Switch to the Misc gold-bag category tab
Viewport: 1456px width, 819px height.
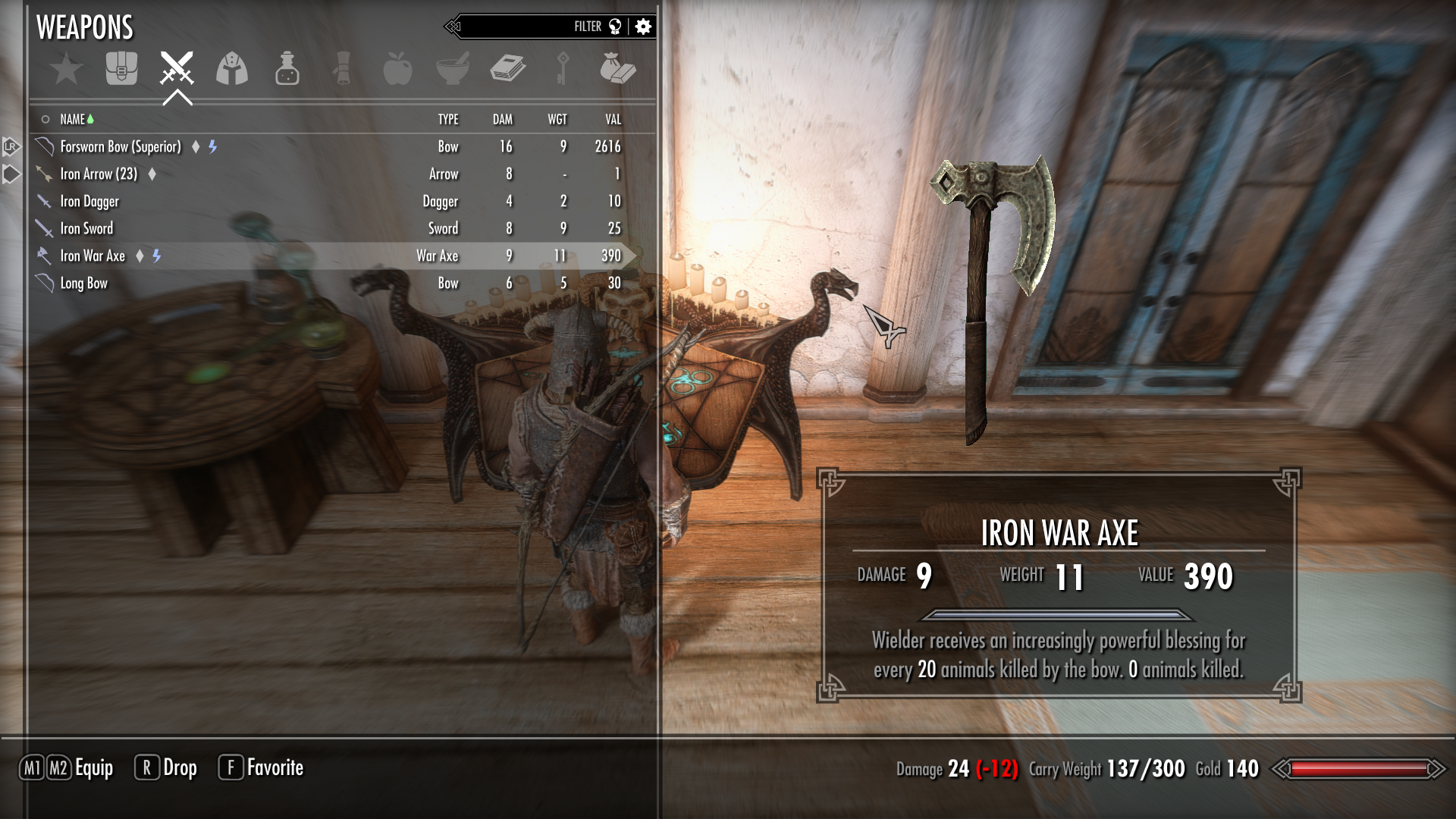tap(617, 68)
